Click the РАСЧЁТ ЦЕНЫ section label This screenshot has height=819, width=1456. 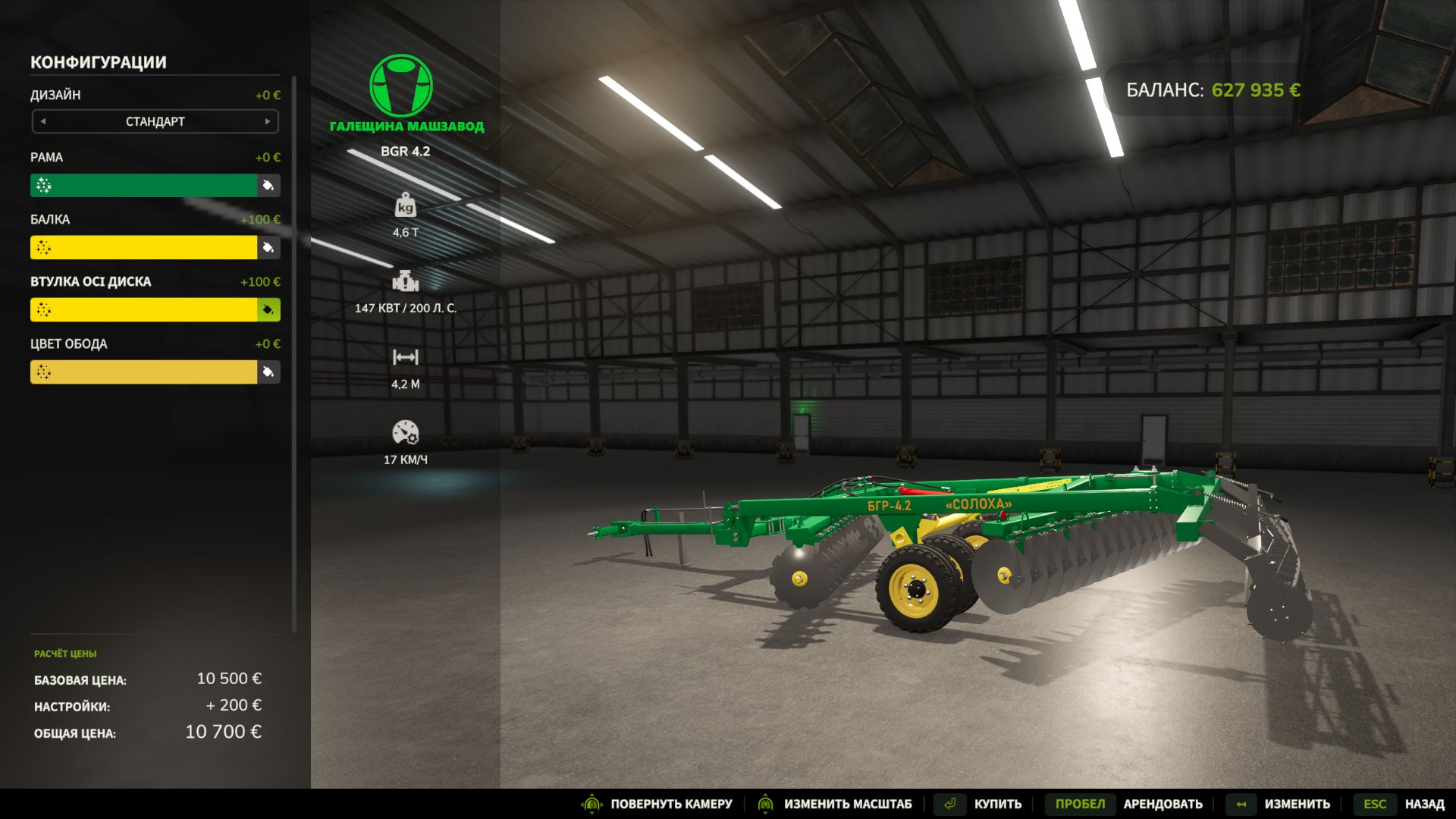click(67, 652)
